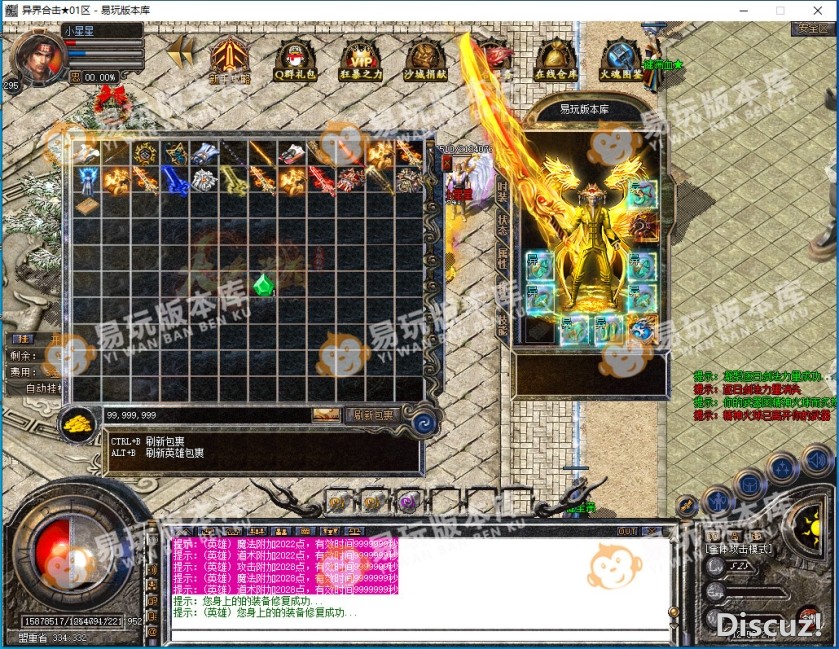Open the VIP 狂暴之力 menu
Viewport: 839px width, 649px height.
pyautogui.click(x=358, y=61)
